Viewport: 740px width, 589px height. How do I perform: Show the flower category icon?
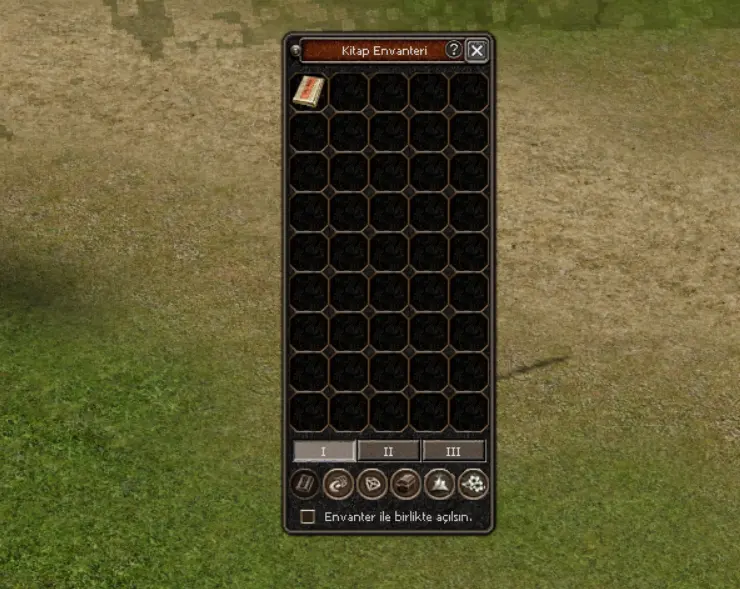pos(472,484)
